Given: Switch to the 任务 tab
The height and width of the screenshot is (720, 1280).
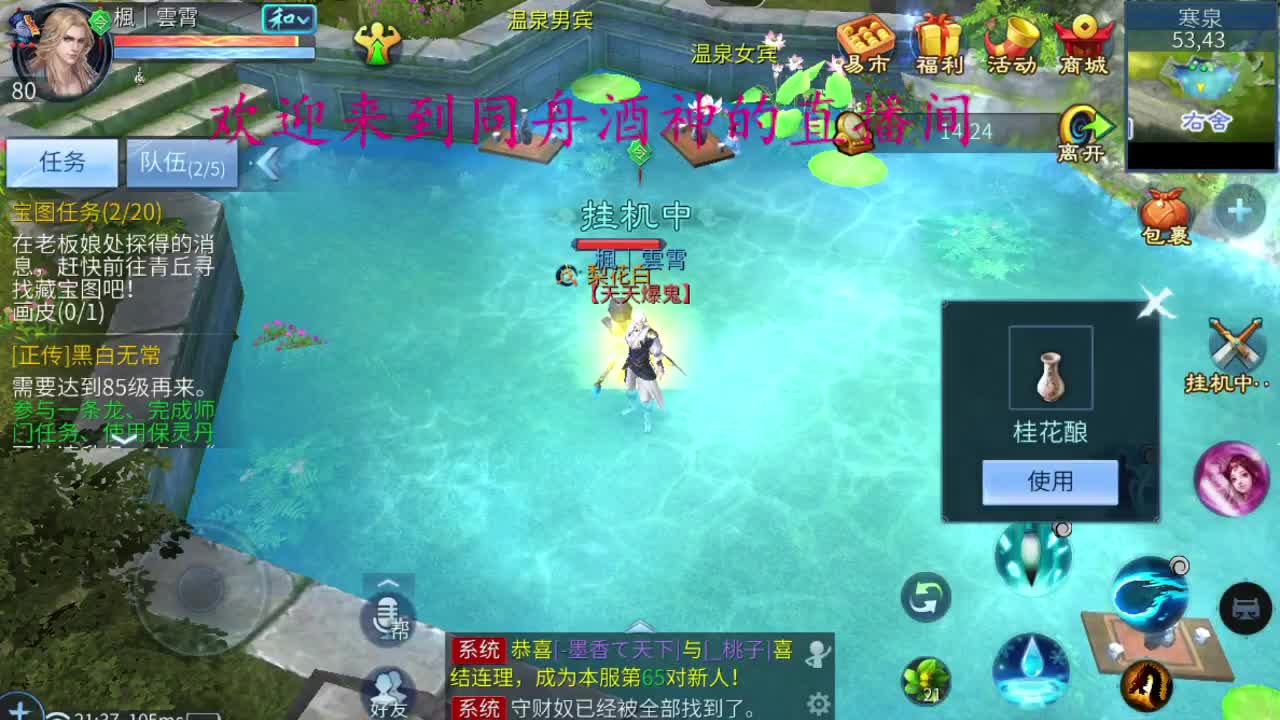Looking at the screenshot, I should tap(62, 161).
